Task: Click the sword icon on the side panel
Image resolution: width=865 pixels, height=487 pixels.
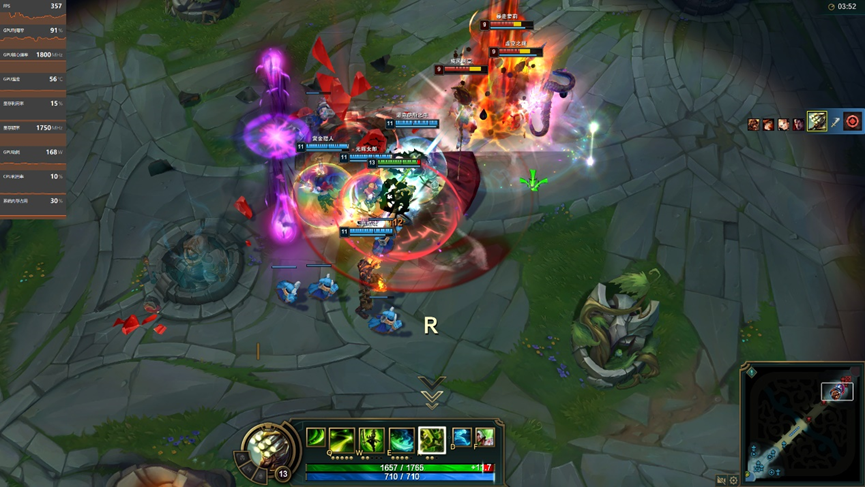Action: (x=835, y=123)
